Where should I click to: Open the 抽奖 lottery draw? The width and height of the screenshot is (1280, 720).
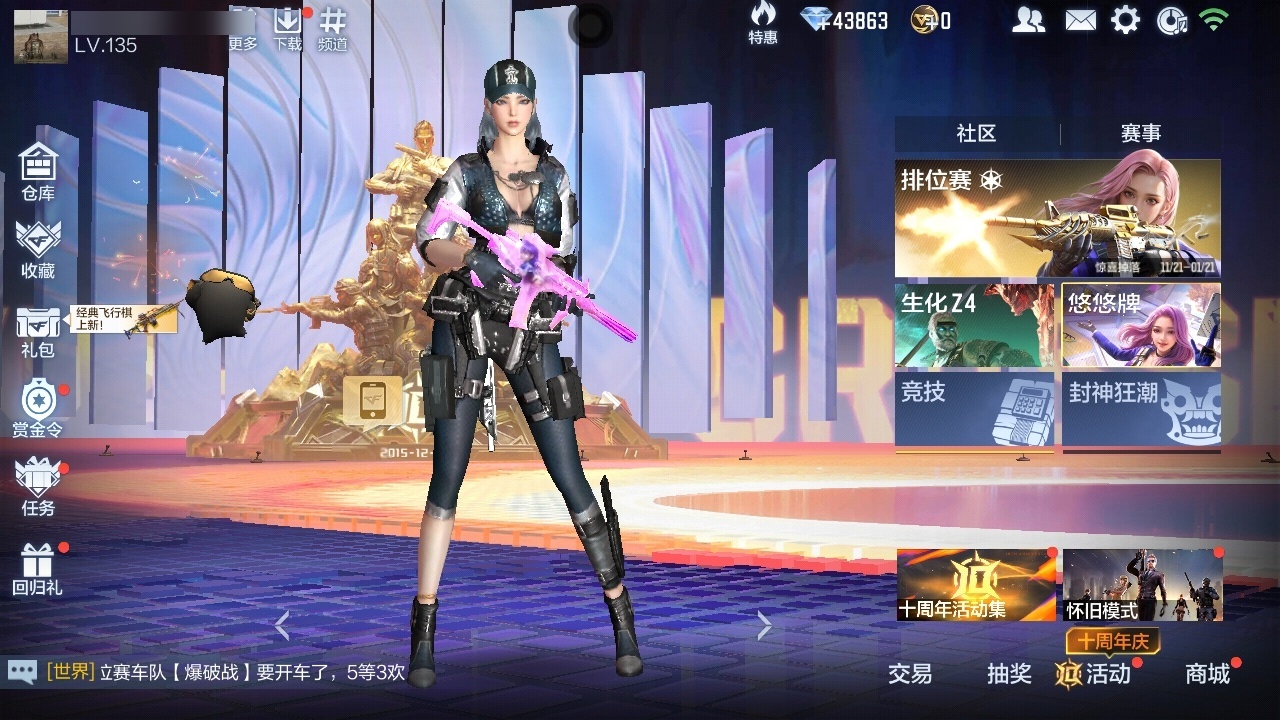pyautogui.click(x=1009, y=674)
